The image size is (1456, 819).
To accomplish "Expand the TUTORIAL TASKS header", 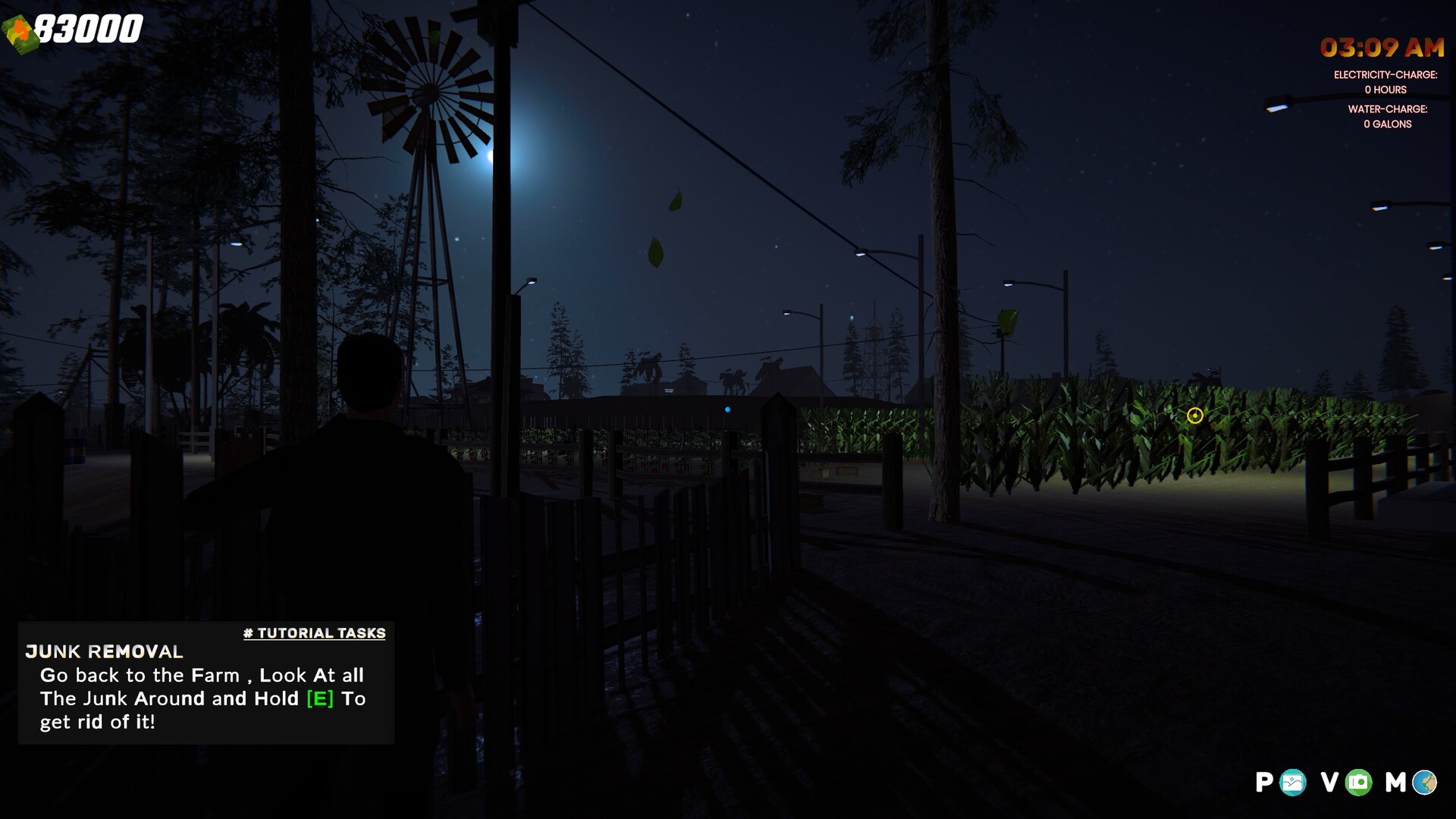I will coord(315,633).
